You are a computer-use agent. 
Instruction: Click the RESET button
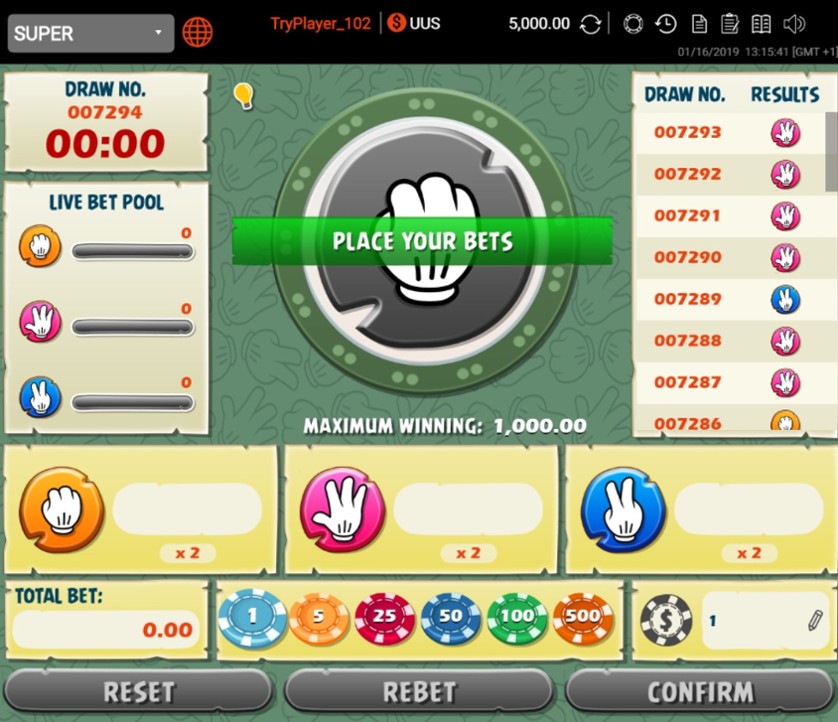point(139,692)
